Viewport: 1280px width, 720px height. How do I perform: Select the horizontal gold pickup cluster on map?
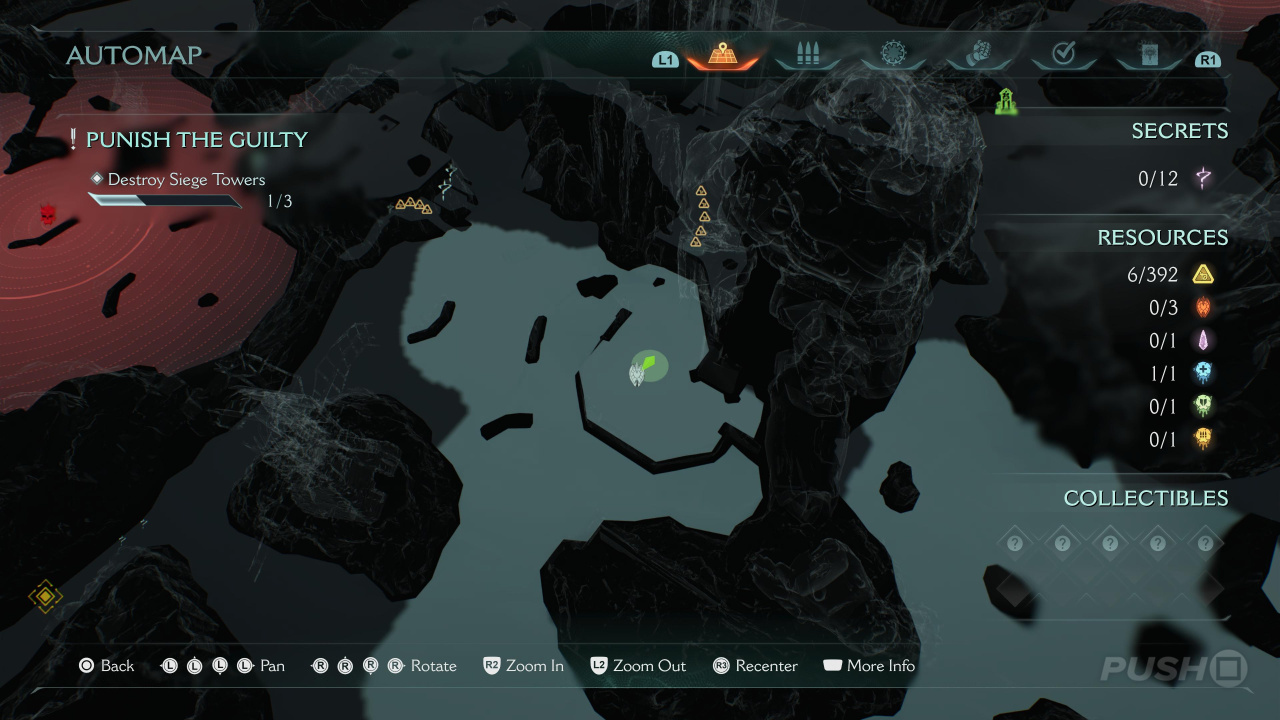coord(413,206)
